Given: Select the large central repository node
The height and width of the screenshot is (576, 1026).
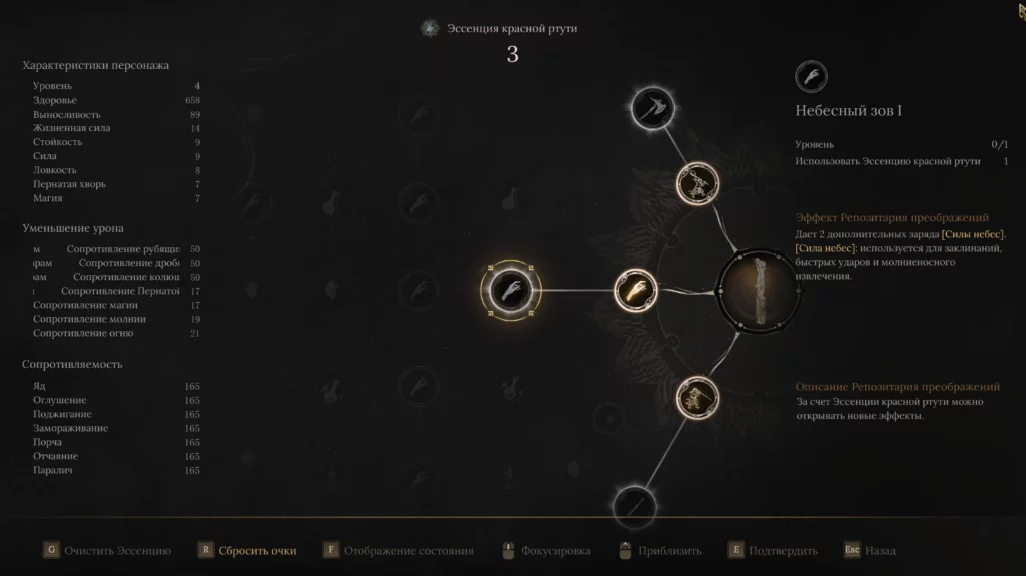Looking at the screenshot, I should point(759,291).
